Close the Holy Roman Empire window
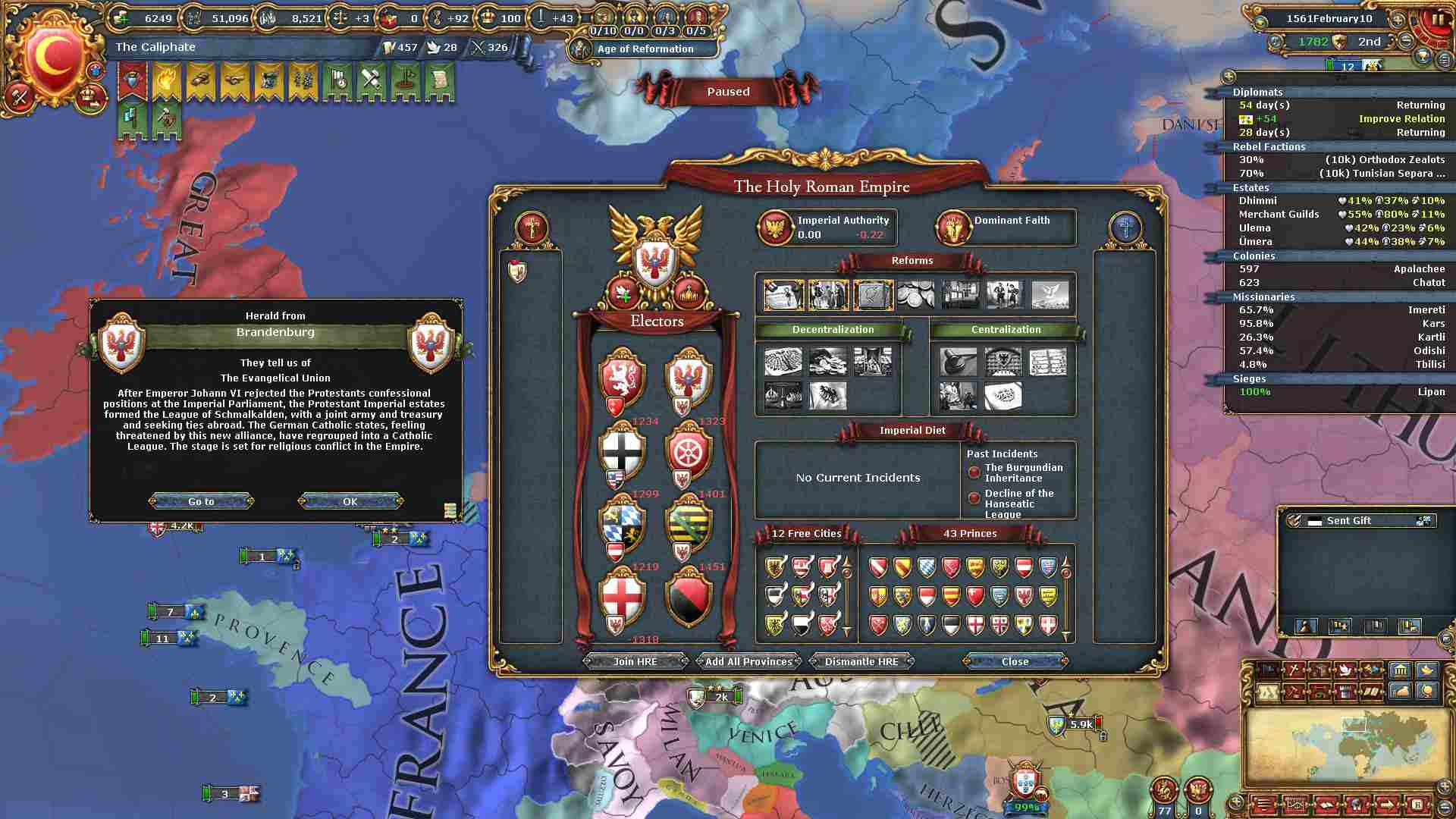This screenshot has width=1456, height=819. coord(1015,661)
